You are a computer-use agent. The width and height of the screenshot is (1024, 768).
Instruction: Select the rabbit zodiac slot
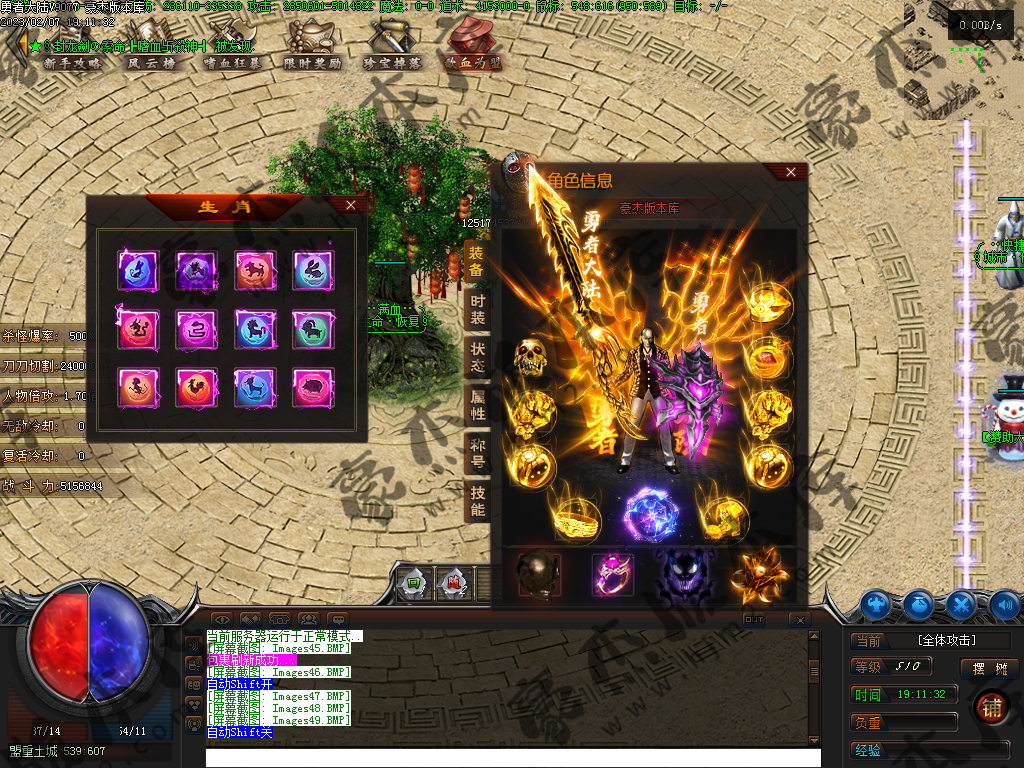(x=313, y=270)
